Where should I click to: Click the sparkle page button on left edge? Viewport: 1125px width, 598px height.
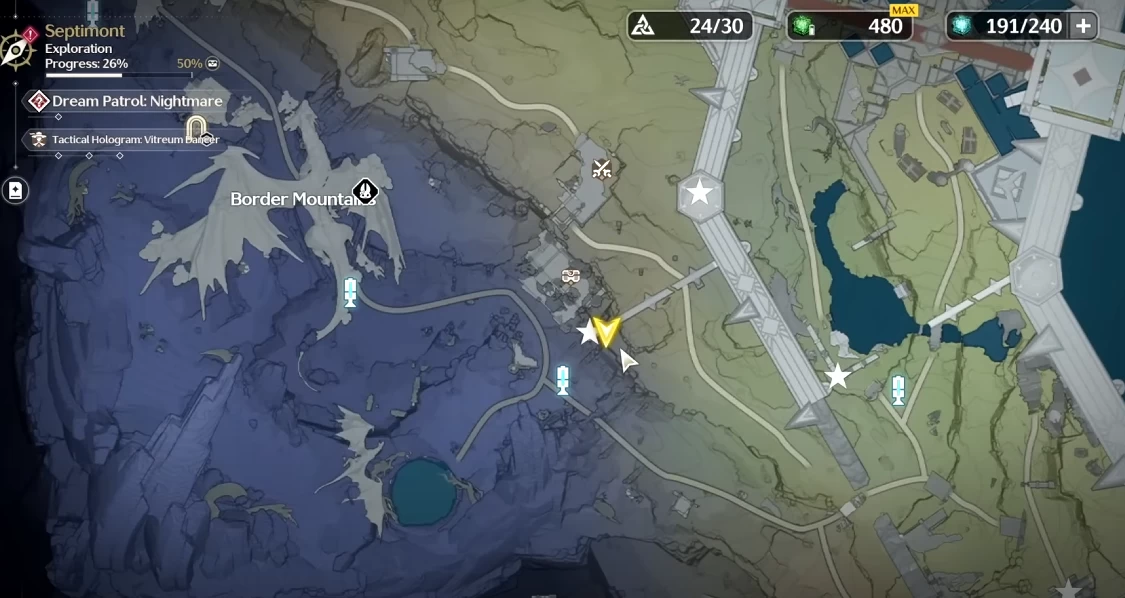(x=15, y=190)
